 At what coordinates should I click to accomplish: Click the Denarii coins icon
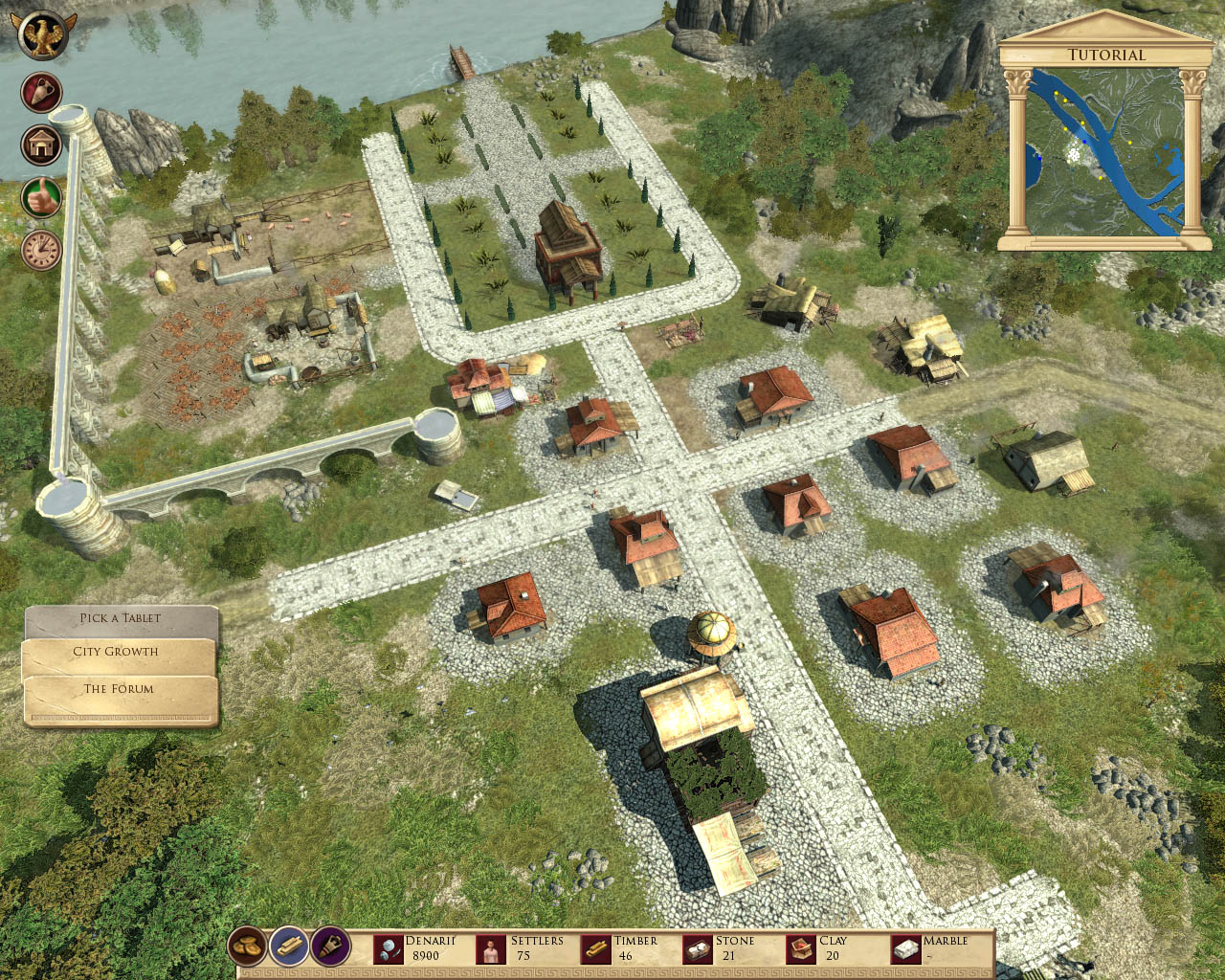388,949
